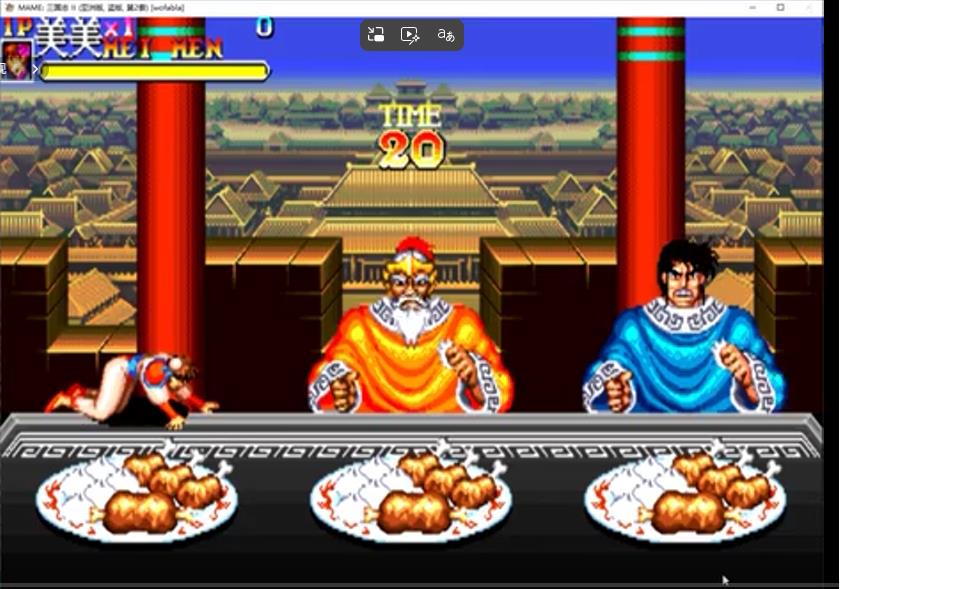Screen dimensions: 960x589
Task: Click the picture-in-picture overlay icon
Action: (376, 35)
